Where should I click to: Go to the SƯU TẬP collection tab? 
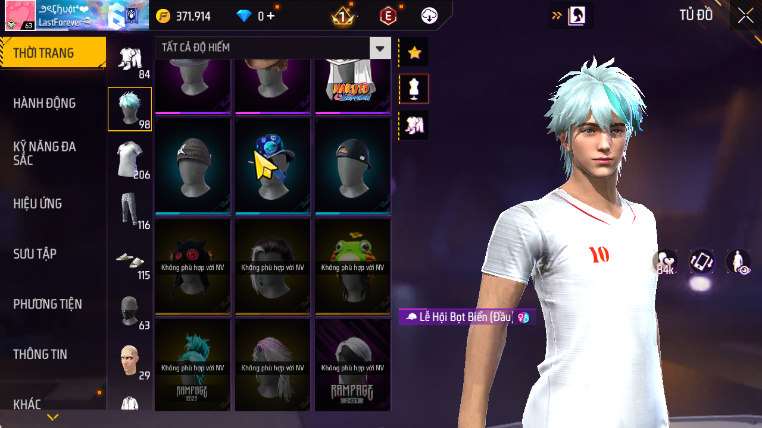pos(37,254)
